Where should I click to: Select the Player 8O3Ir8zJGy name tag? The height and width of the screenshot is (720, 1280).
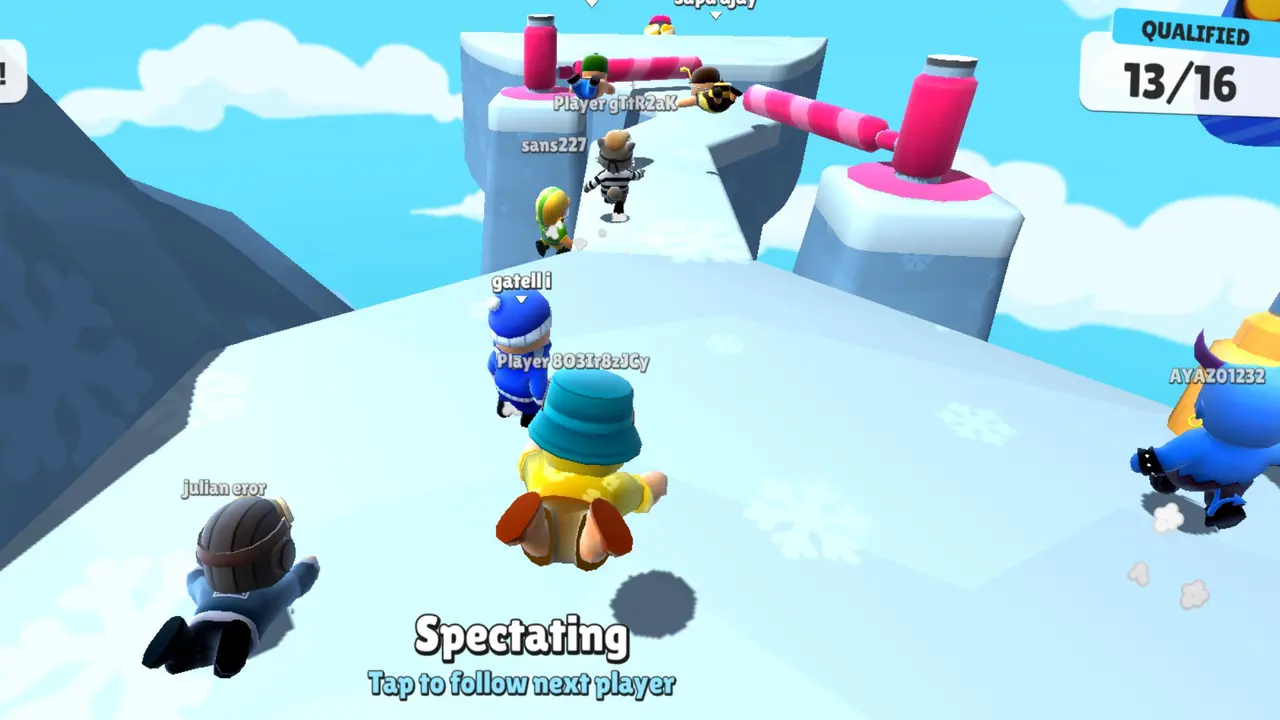click(x=573, y=362)
